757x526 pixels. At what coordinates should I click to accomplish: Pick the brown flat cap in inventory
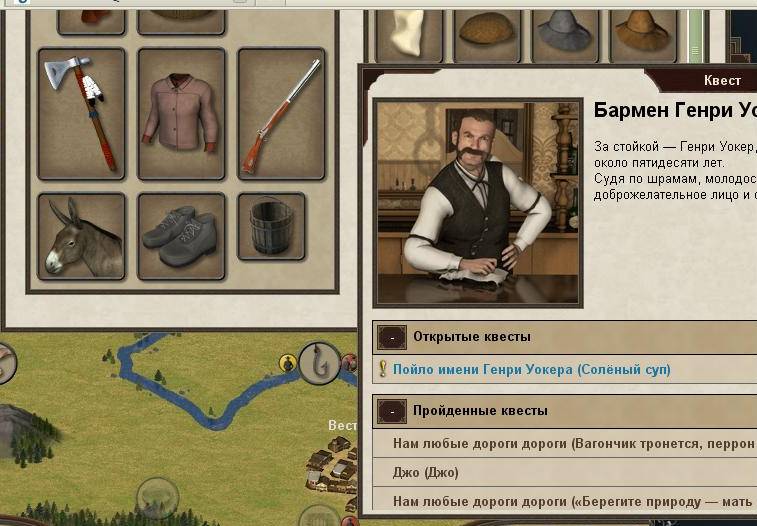pyautogui.click(x=488, y=32)
